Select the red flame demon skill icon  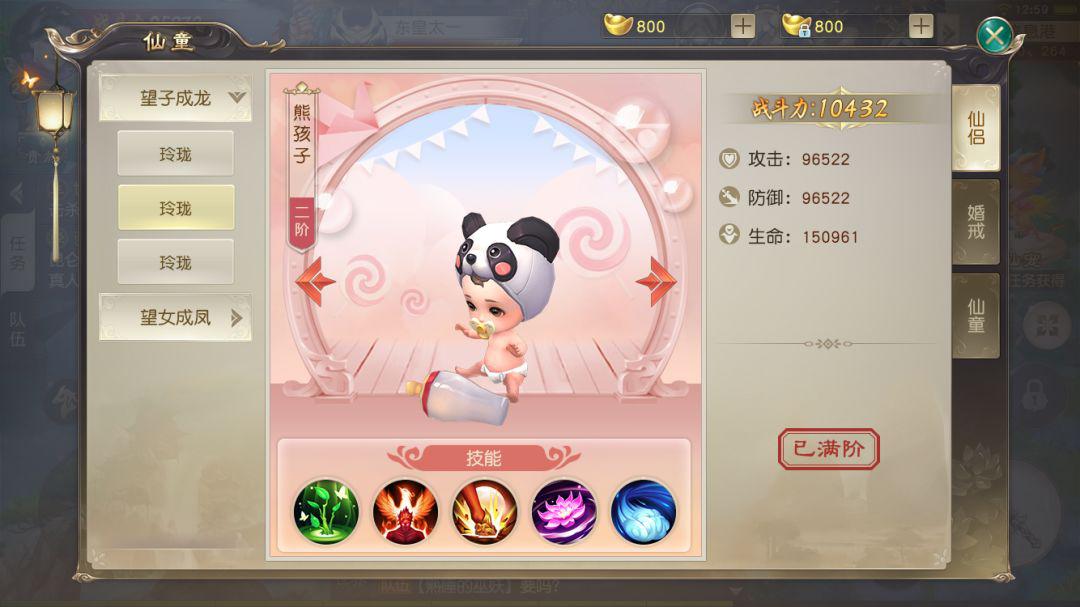click(x=405, y=512)
